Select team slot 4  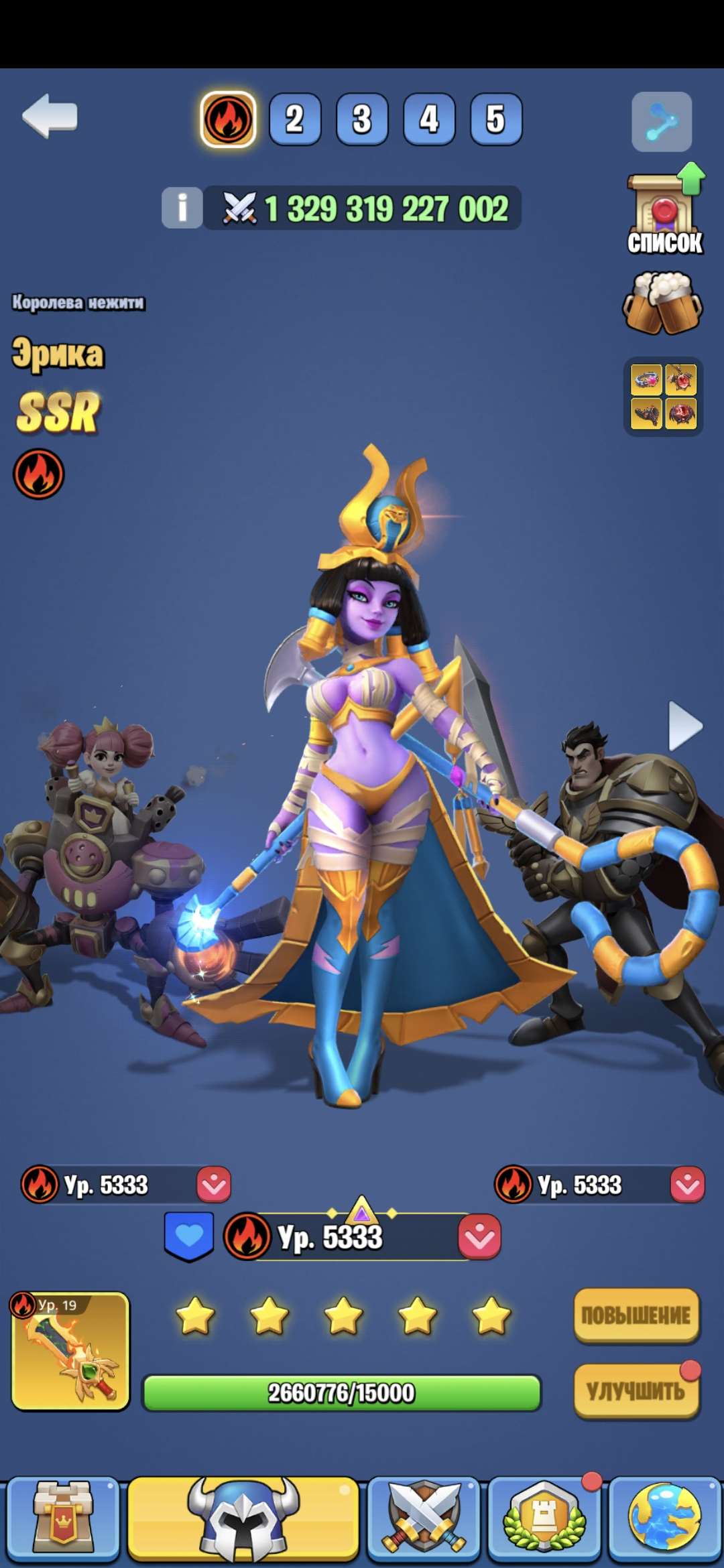click(429, 119)
